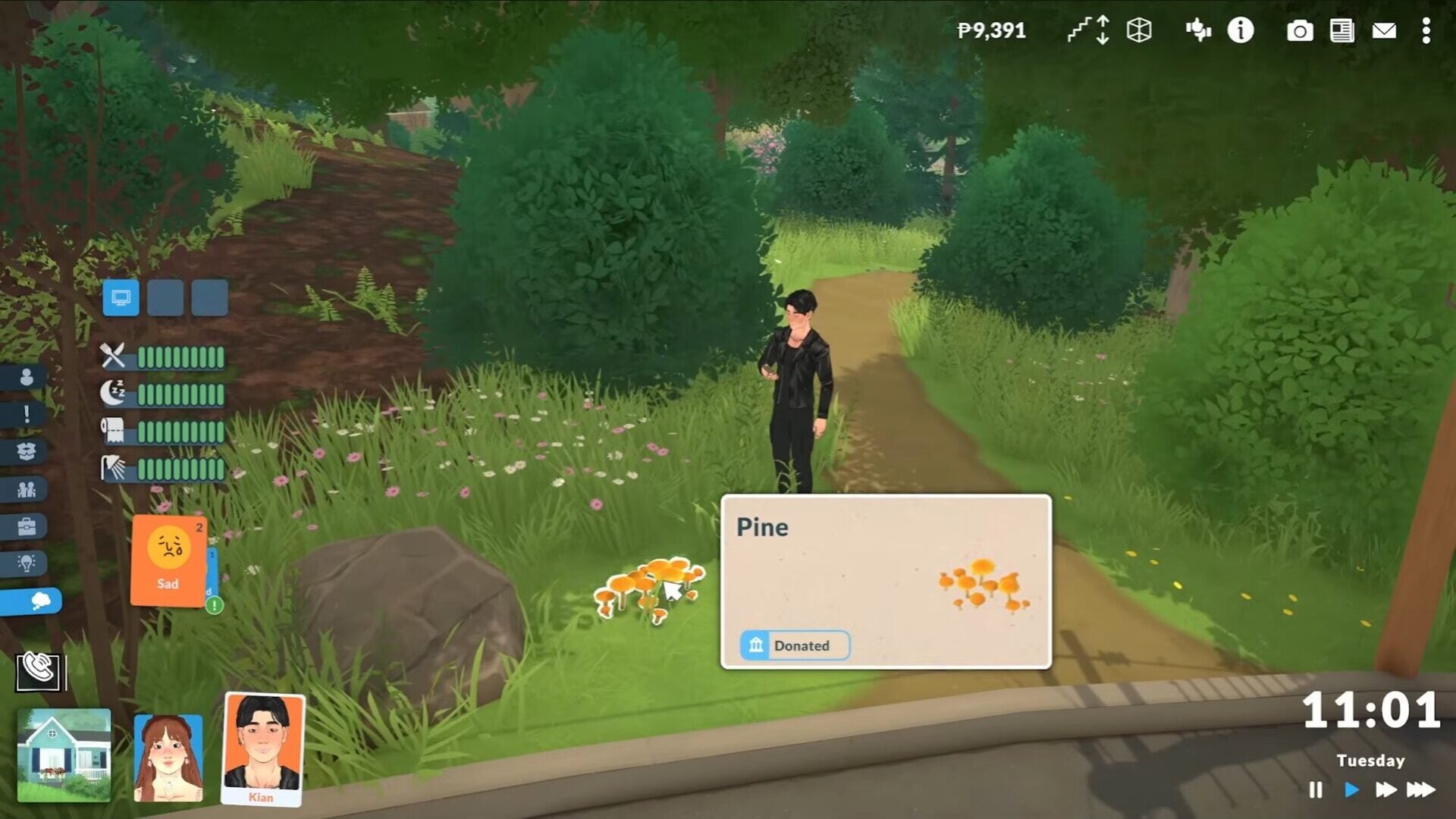Change floor level with stairs icon

[1088, 30]
